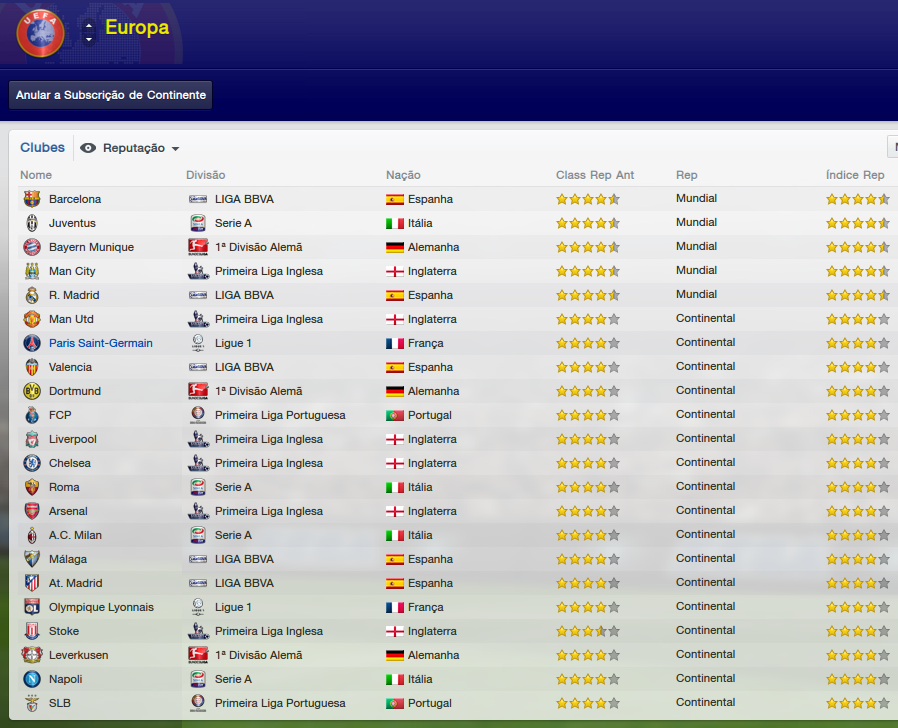Click the UEFA logo badge

41,33
